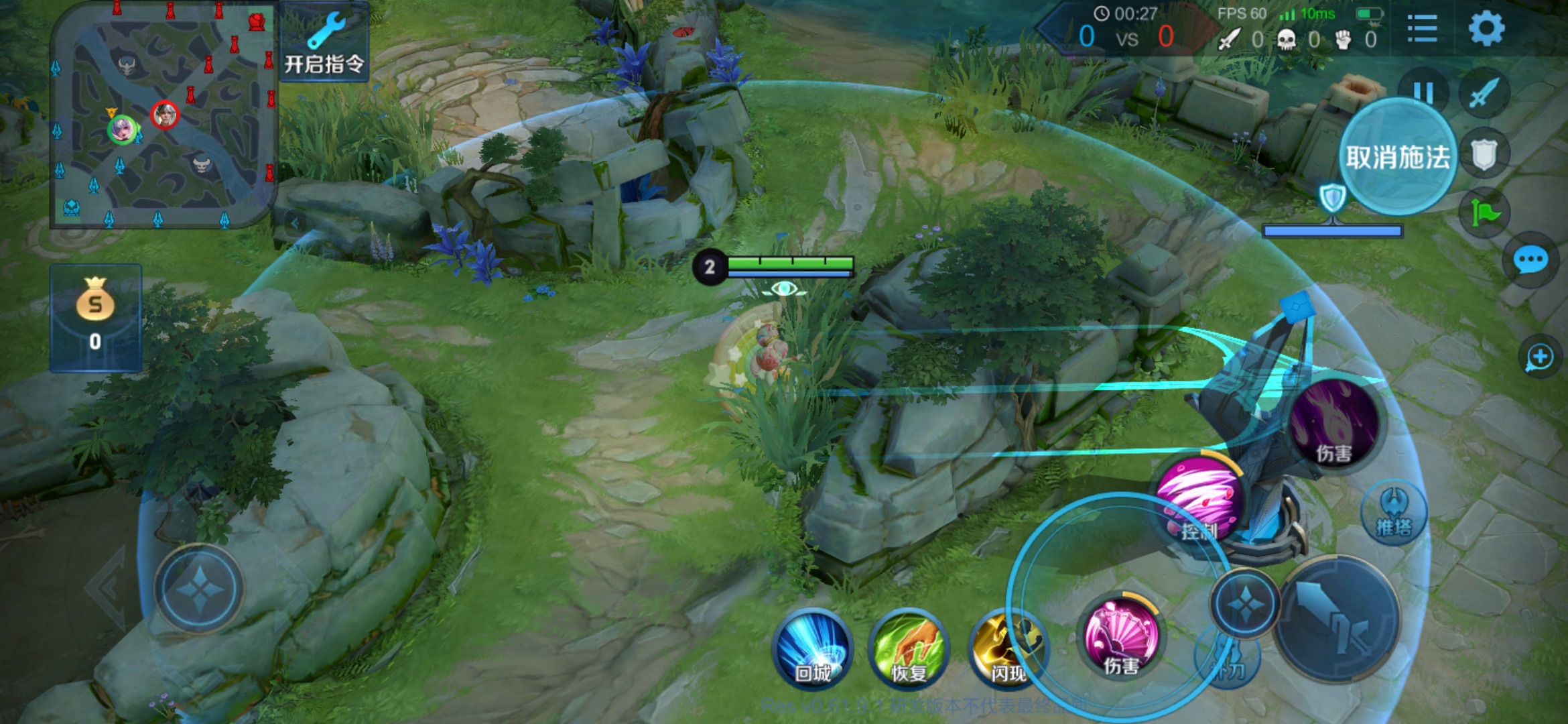Send the sword attack signal
This screenshot has width=1568, height=724.
pos(1485,93)
